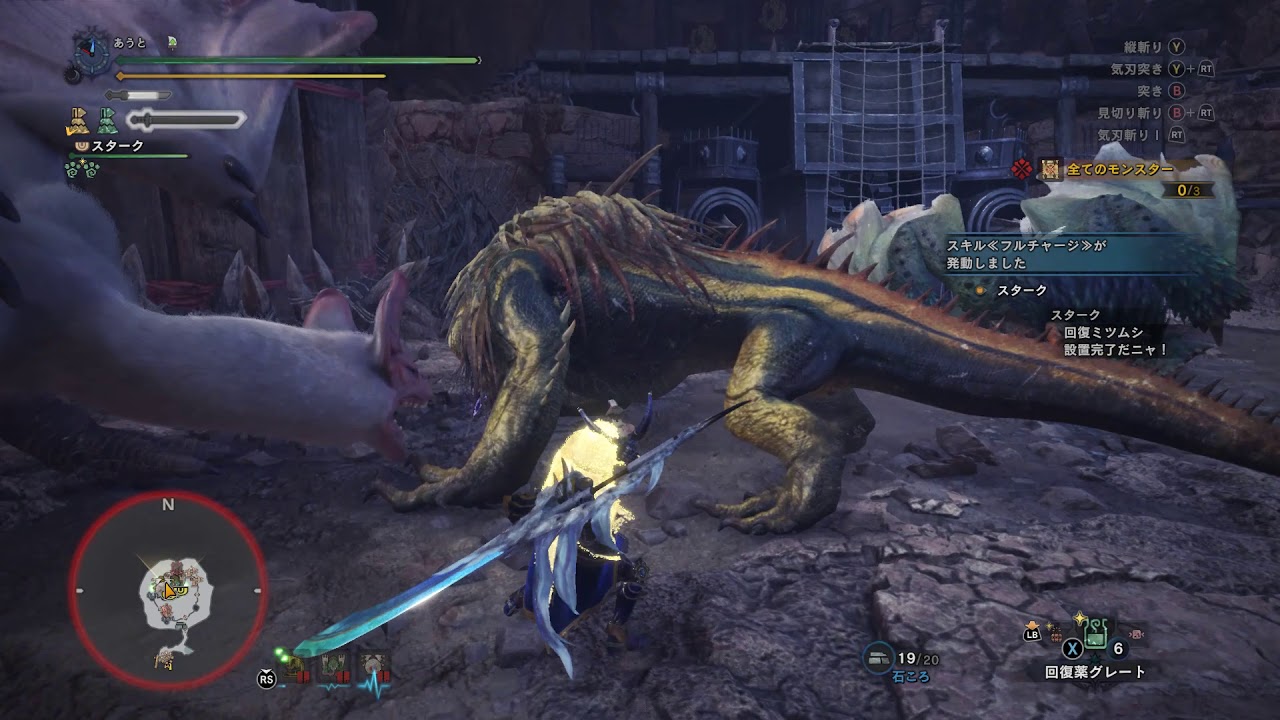Select the middle green monster tracker icon
This screenshot has width=1280, height=720.
(x=333, y=668)
